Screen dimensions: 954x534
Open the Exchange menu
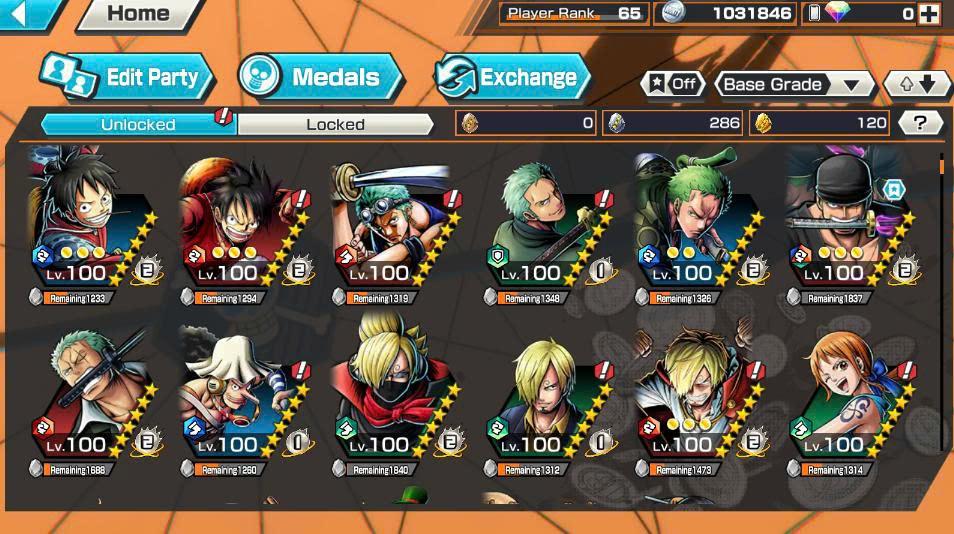[x=512, y=77]
